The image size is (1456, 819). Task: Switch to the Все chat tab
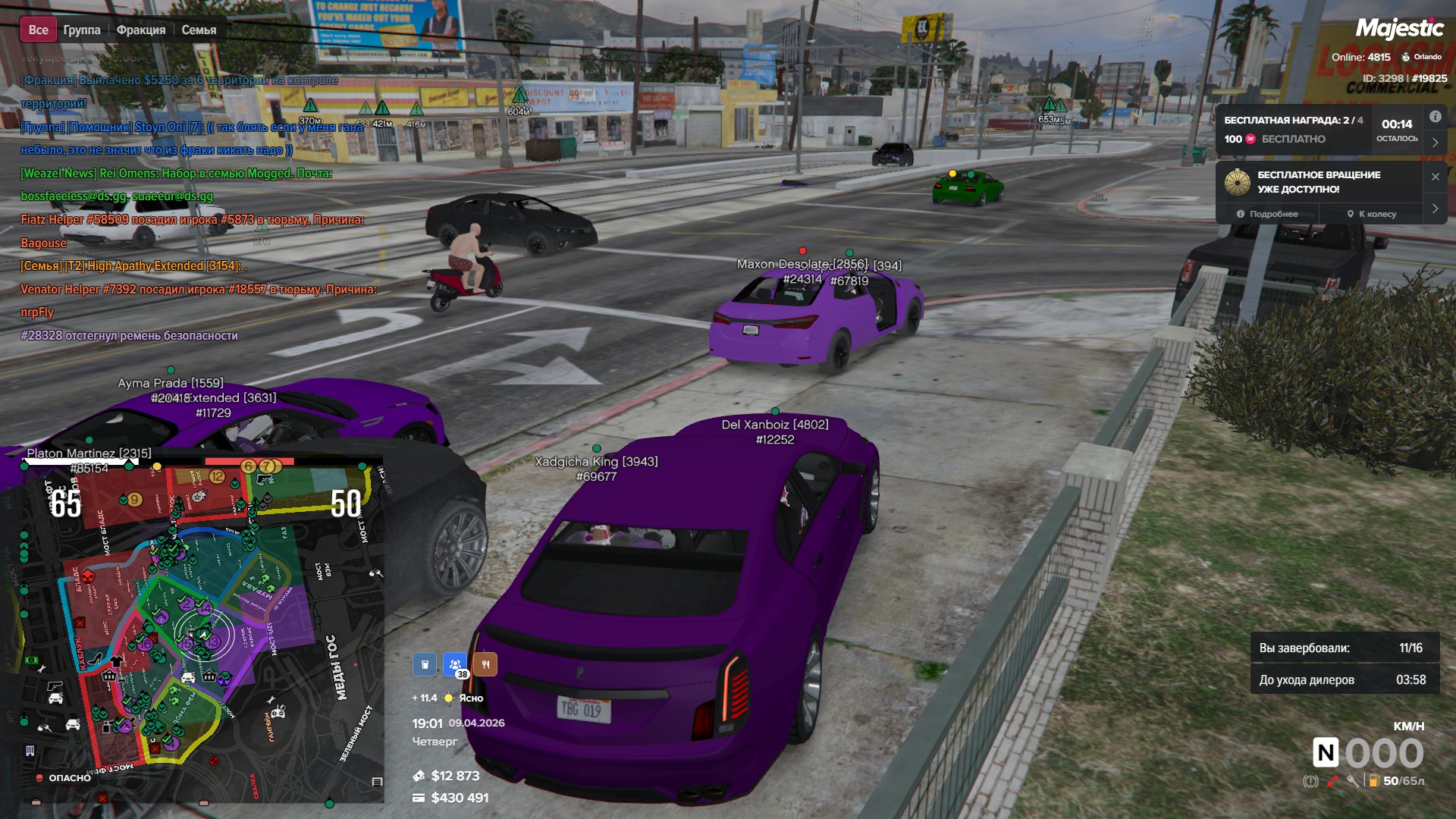38,30
